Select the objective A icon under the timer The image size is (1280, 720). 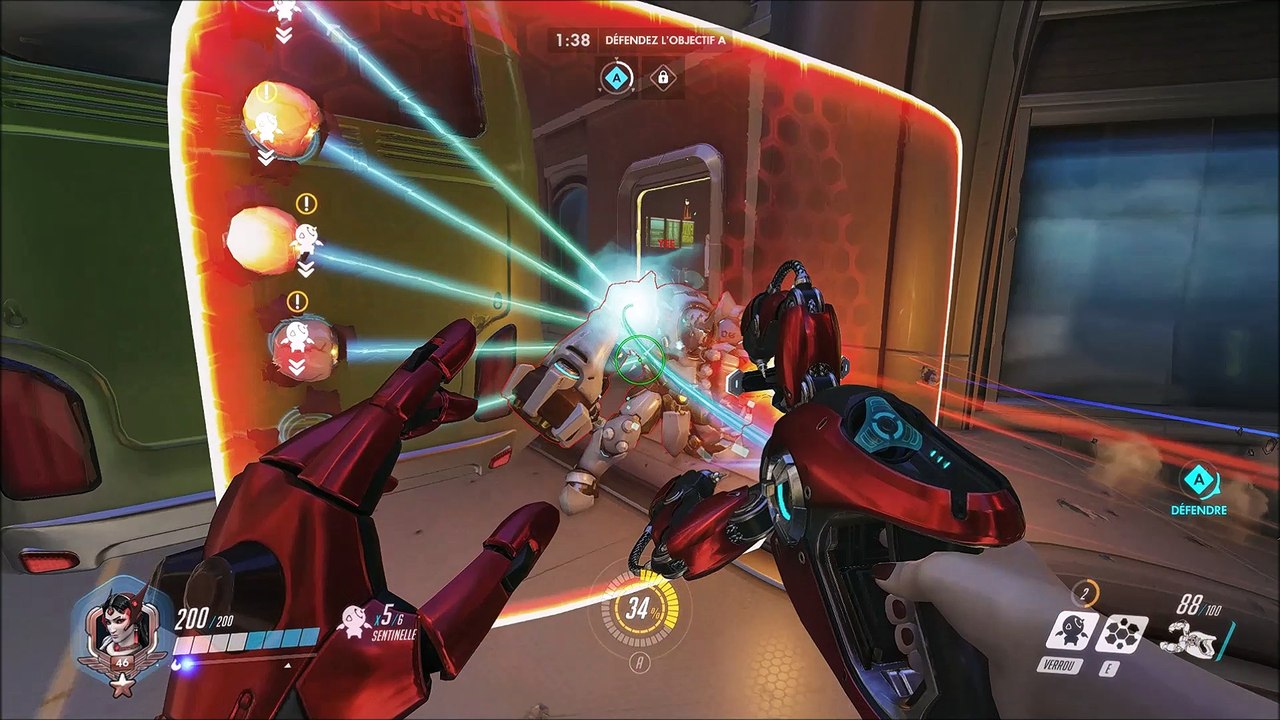[617, 77]
